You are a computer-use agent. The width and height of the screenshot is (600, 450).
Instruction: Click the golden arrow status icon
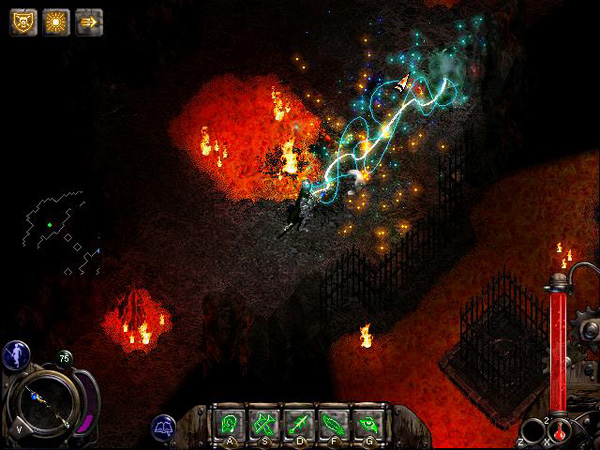click(x=89, y=22)
